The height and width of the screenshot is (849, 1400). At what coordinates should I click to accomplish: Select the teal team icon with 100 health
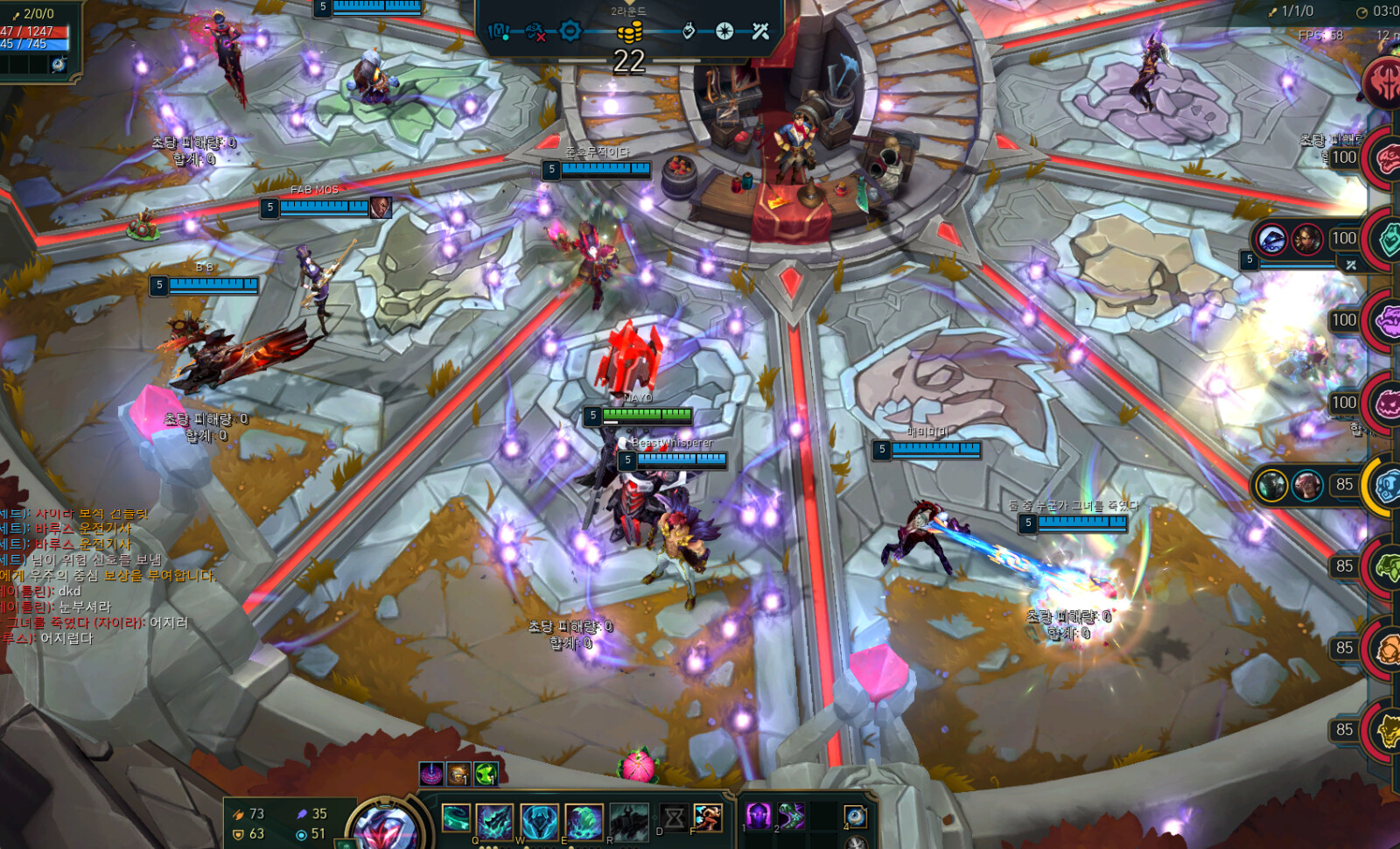point(1388,239)
